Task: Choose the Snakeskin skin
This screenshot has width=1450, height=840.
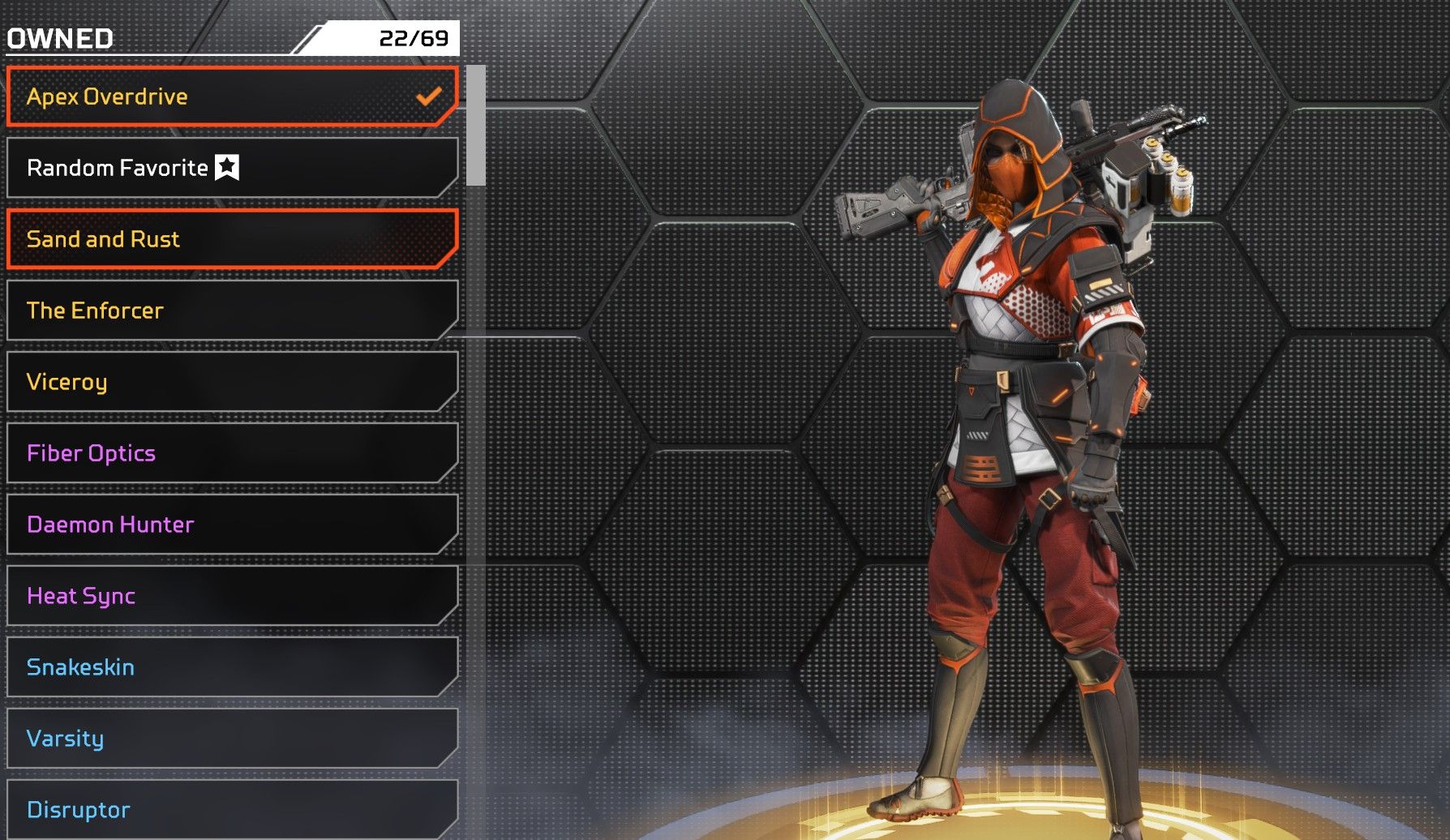Action: point(231,667)
